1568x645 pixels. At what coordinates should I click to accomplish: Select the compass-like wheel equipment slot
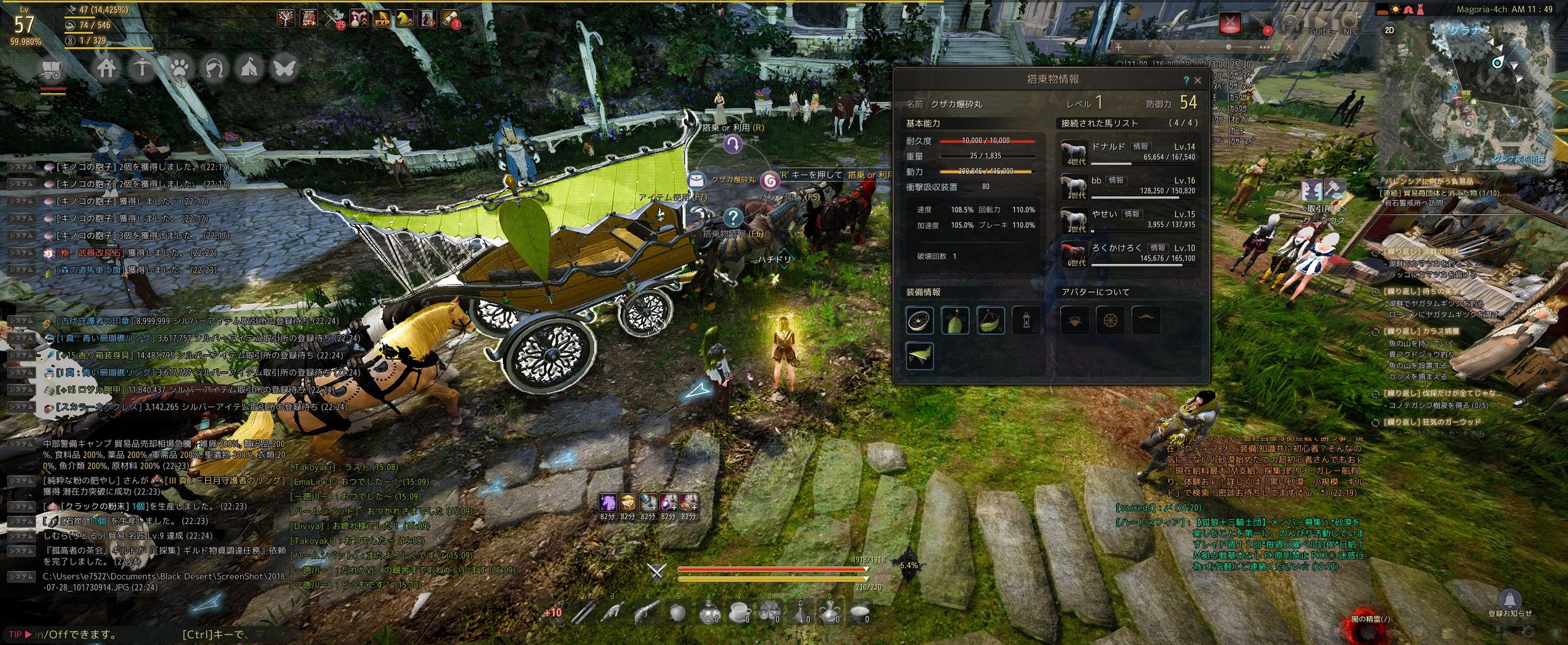pos(919,321)
